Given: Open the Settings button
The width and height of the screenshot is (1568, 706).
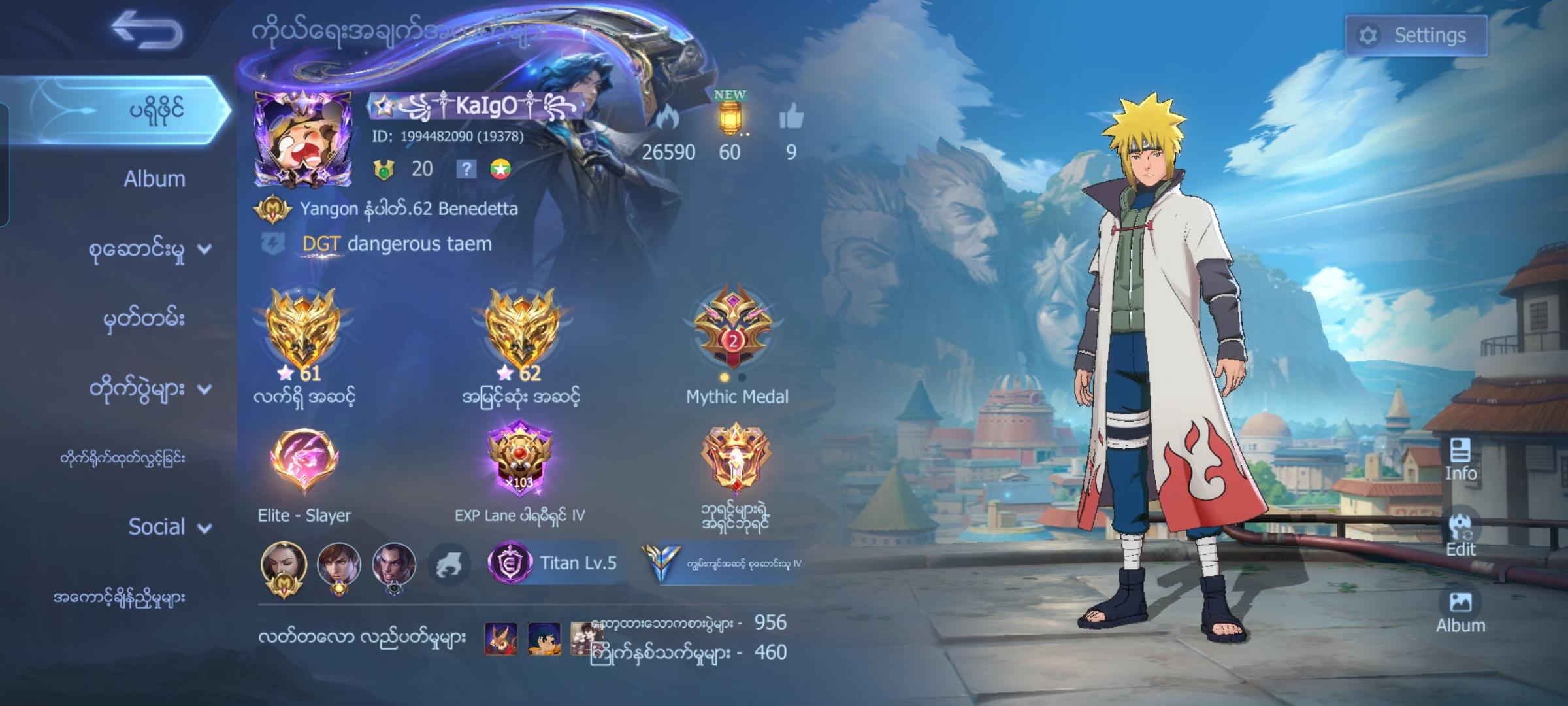Looking at the screenshot, I should point(1417,37).
